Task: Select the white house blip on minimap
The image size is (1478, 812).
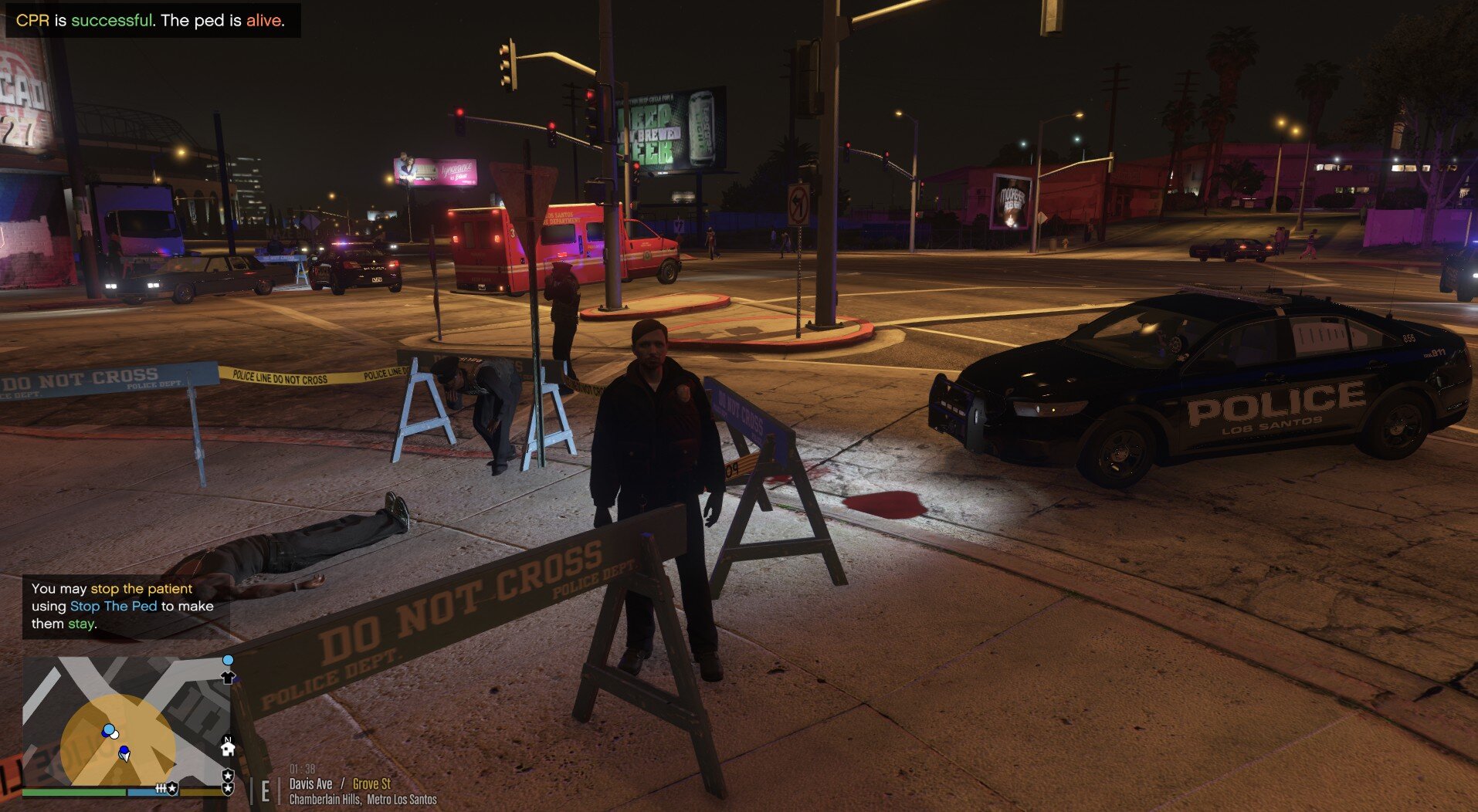Action: 228,748
